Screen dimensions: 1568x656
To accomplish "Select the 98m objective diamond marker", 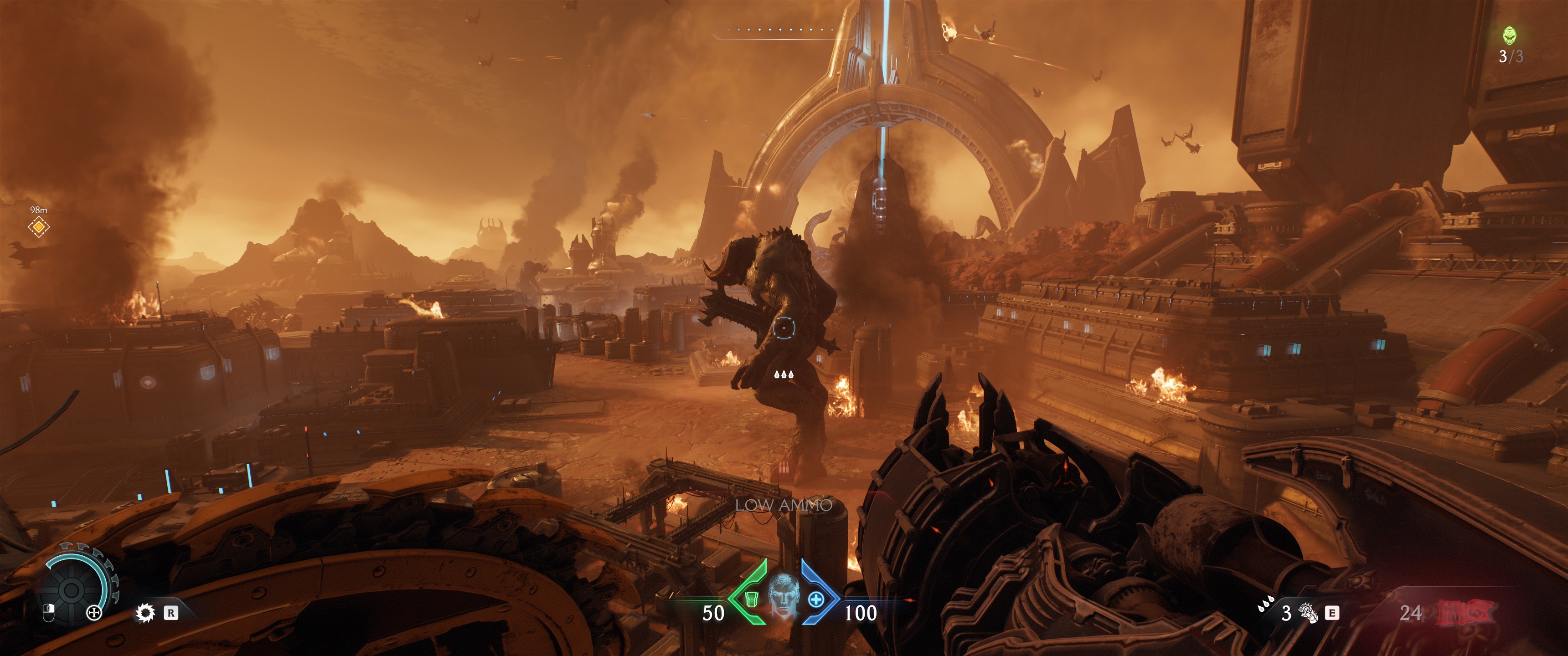I will pos(38,227).
